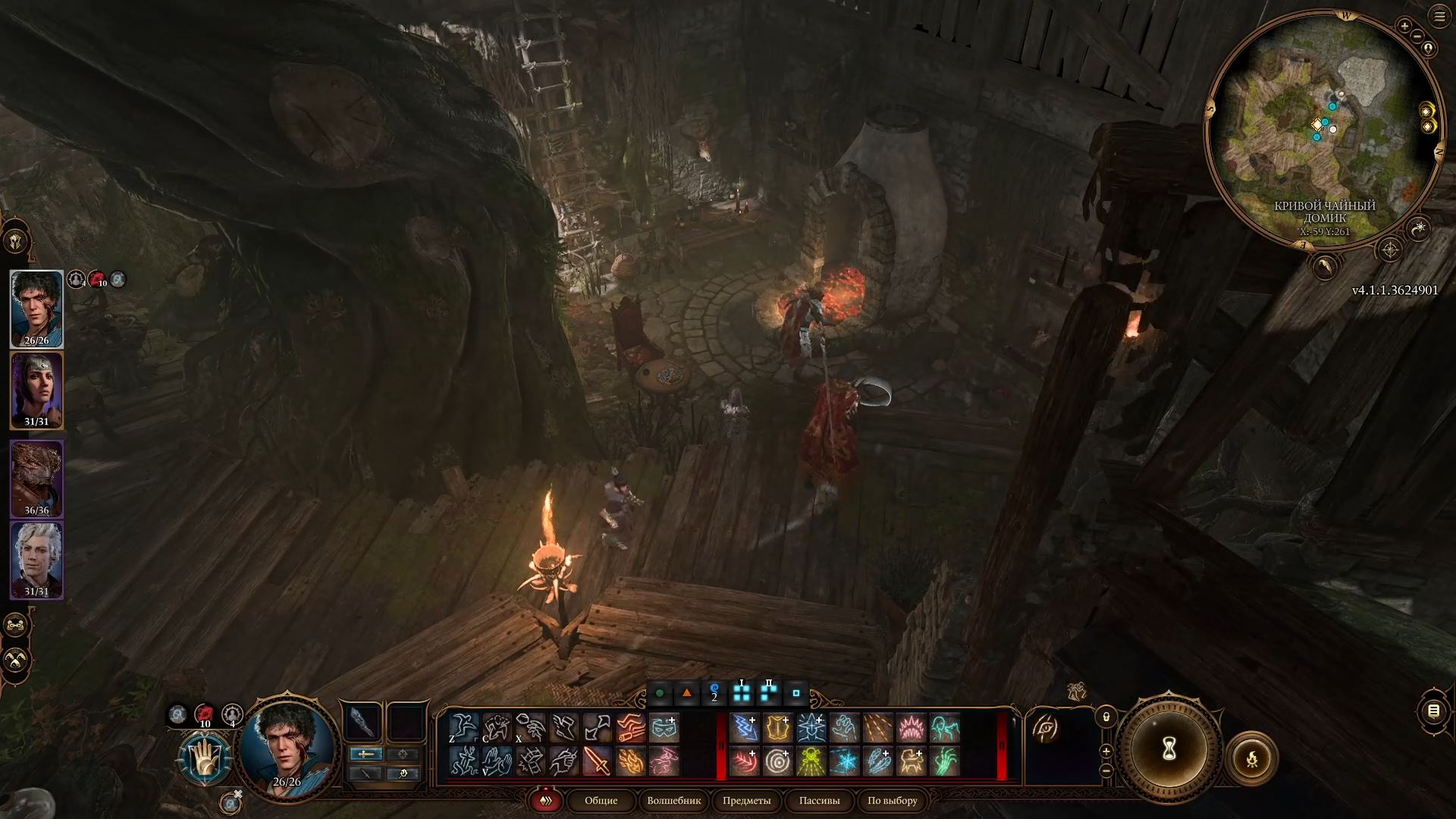Open the combat log scroll button
Image resolution: width=1456 pixels, height=819 pixels.
click(x=1433, y=711)
